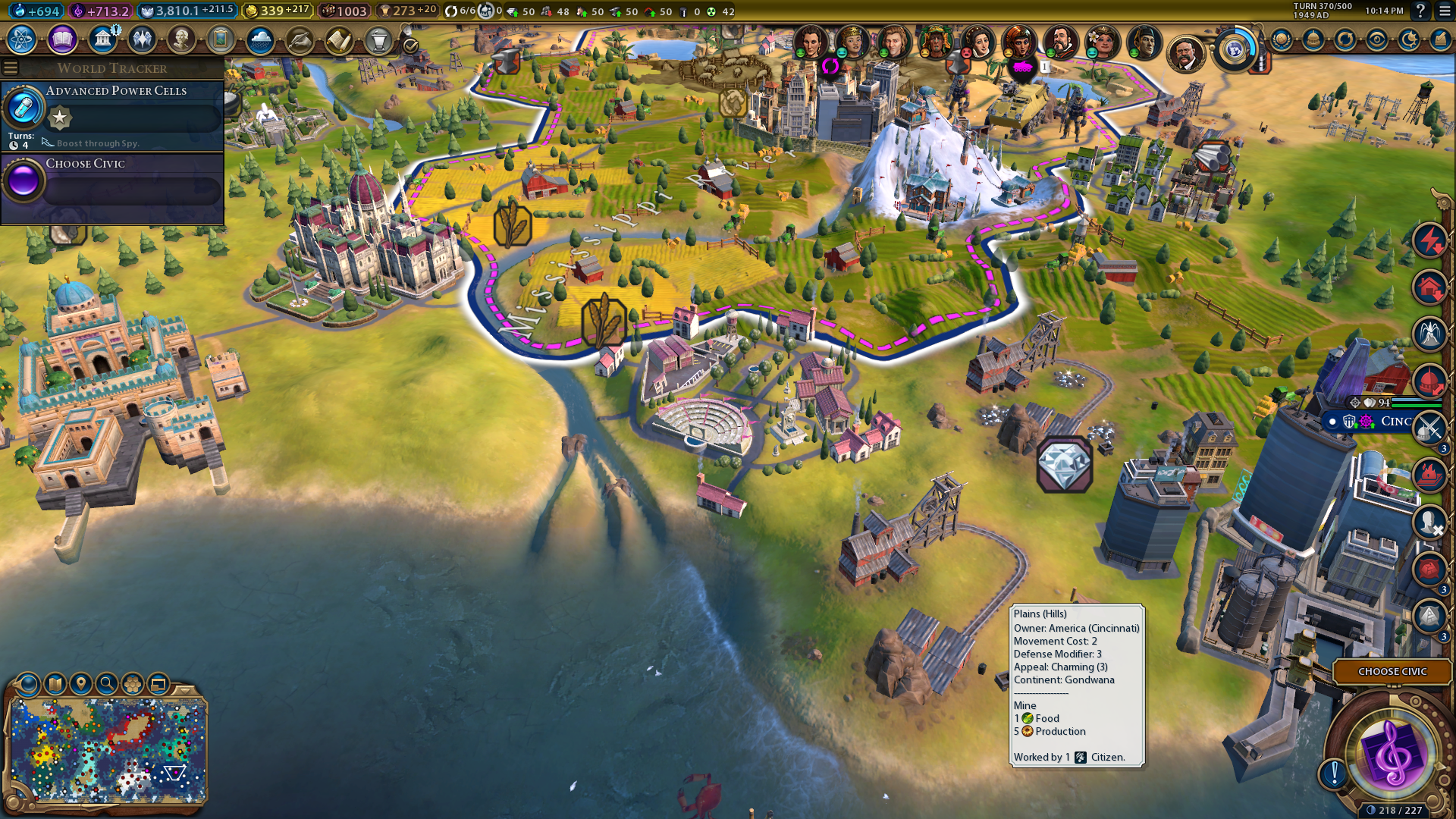Open the Civilopedia question mark
The width and height of the screenshot is (1456, 819).
[1420, 11]
